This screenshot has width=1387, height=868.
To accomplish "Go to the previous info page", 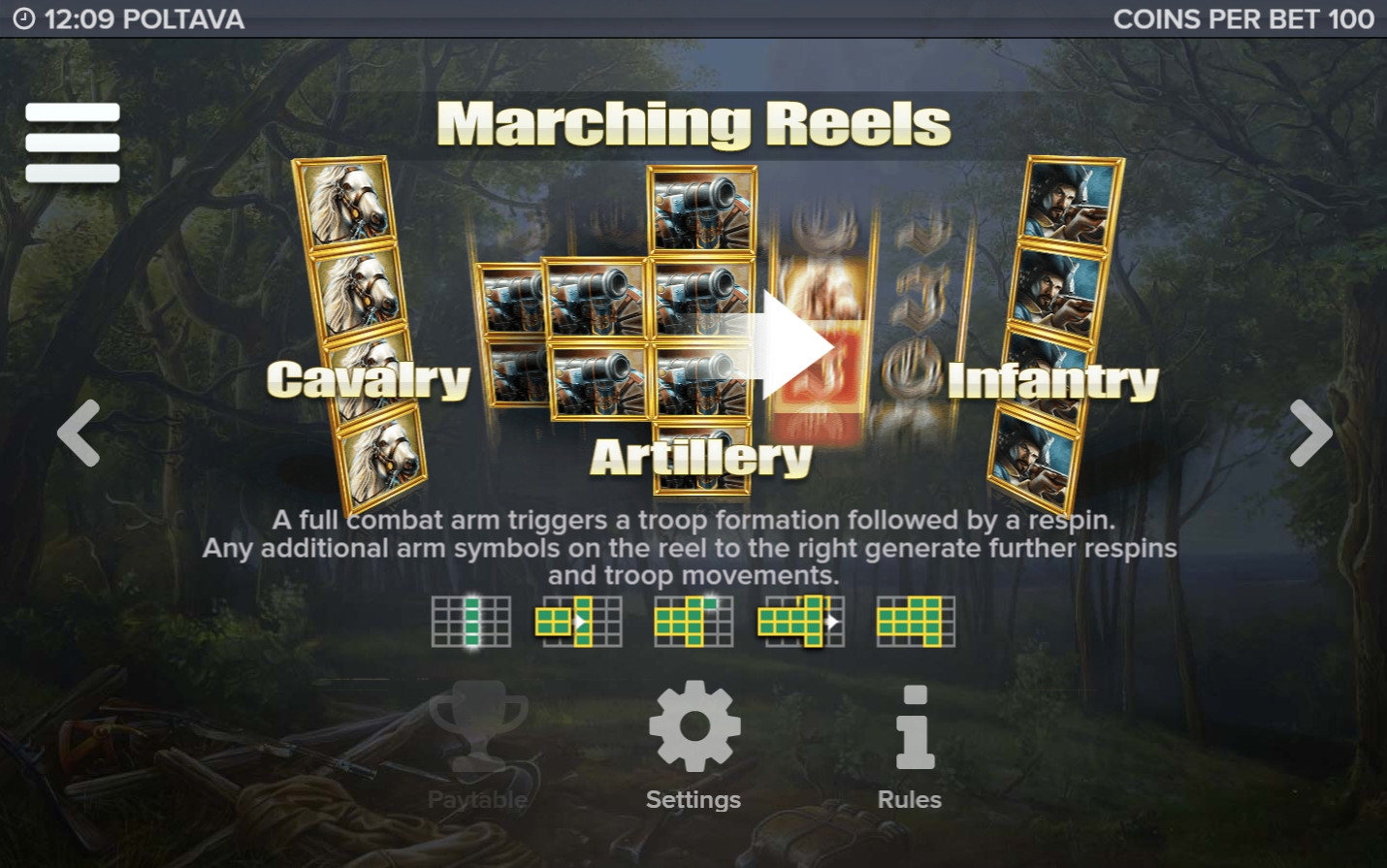I will [79, 433].
